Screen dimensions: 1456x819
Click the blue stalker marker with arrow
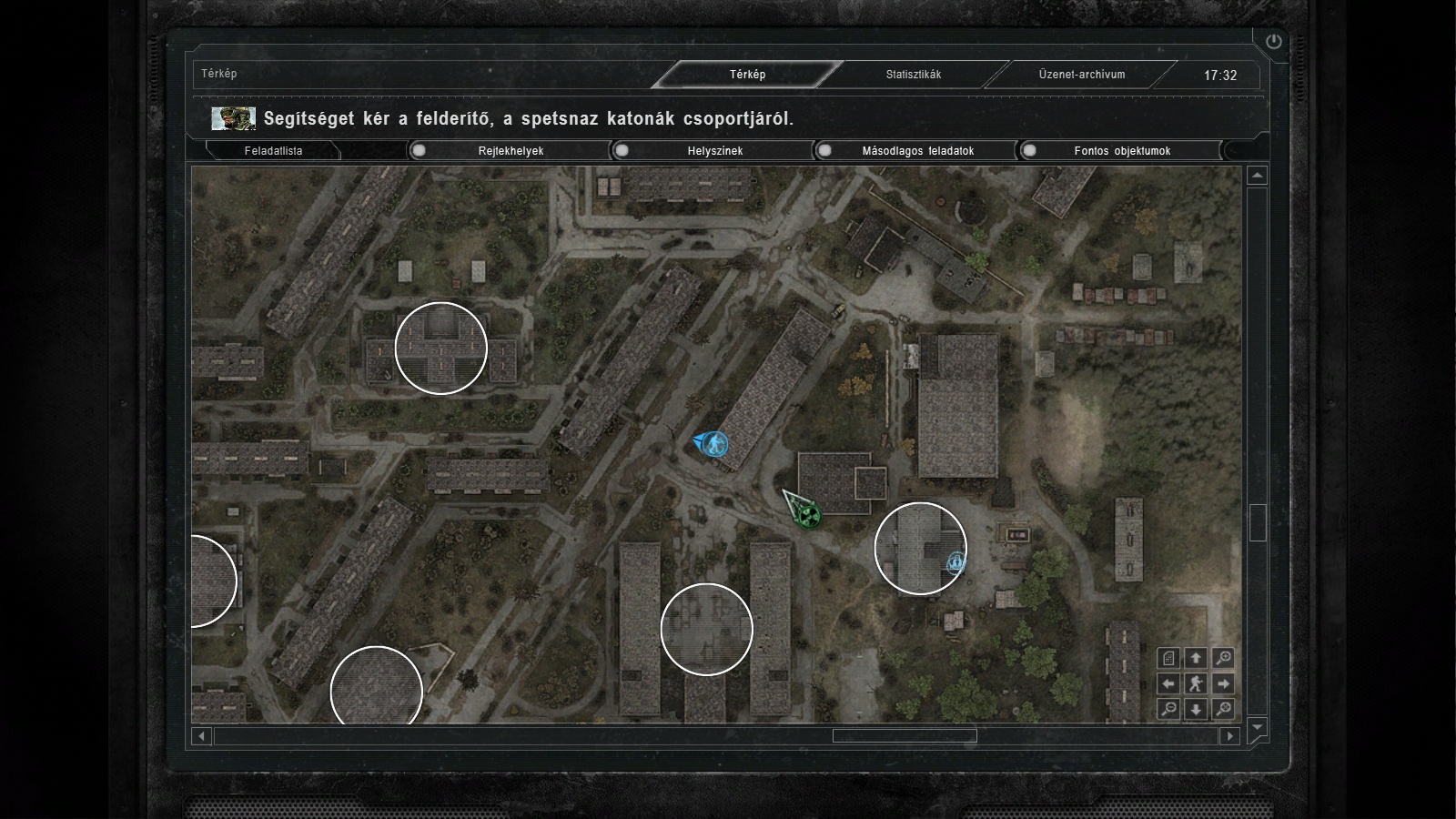715,444
